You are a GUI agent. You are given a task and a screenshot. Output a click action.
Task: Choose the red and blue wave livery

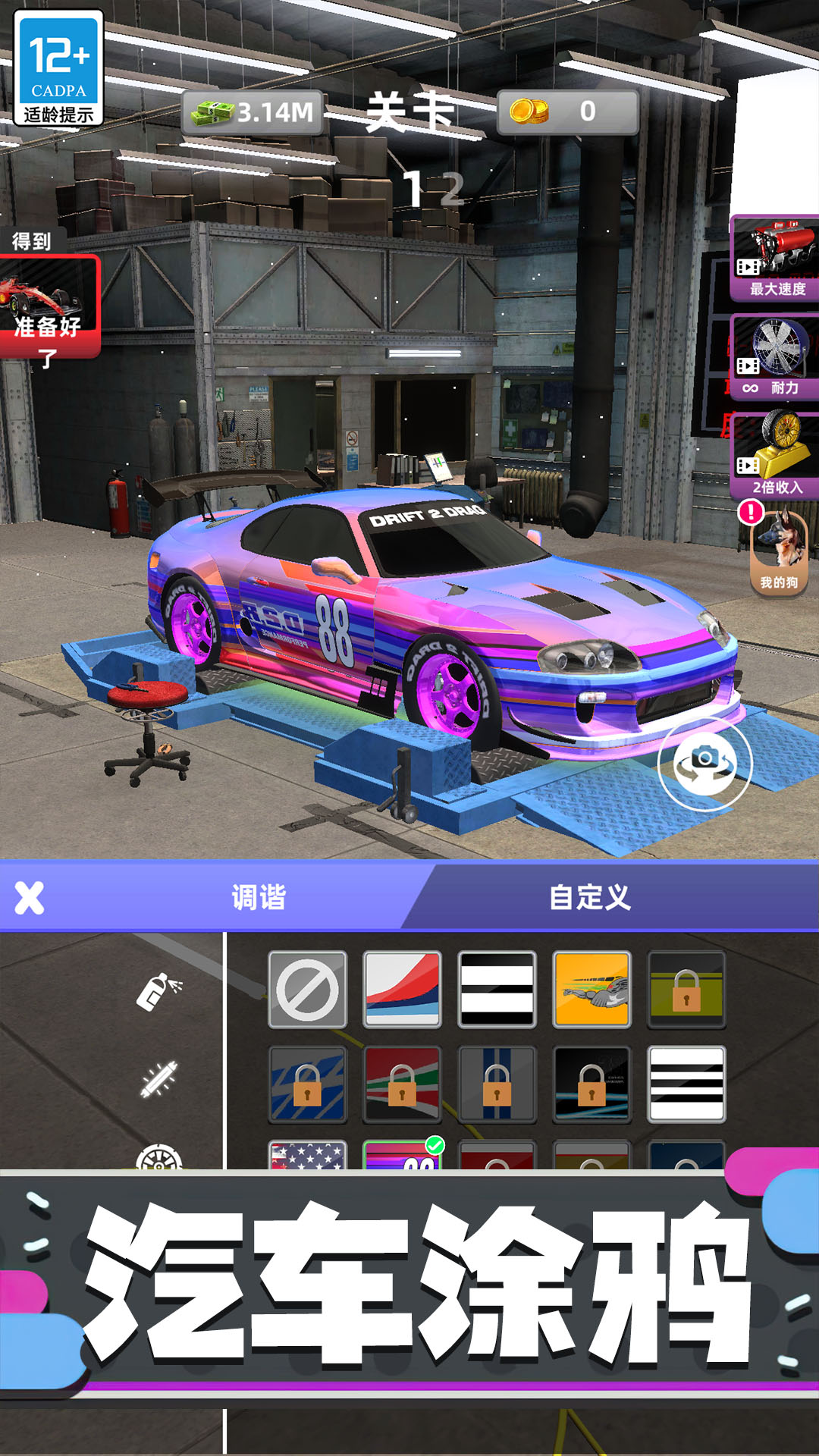[402, 990]
